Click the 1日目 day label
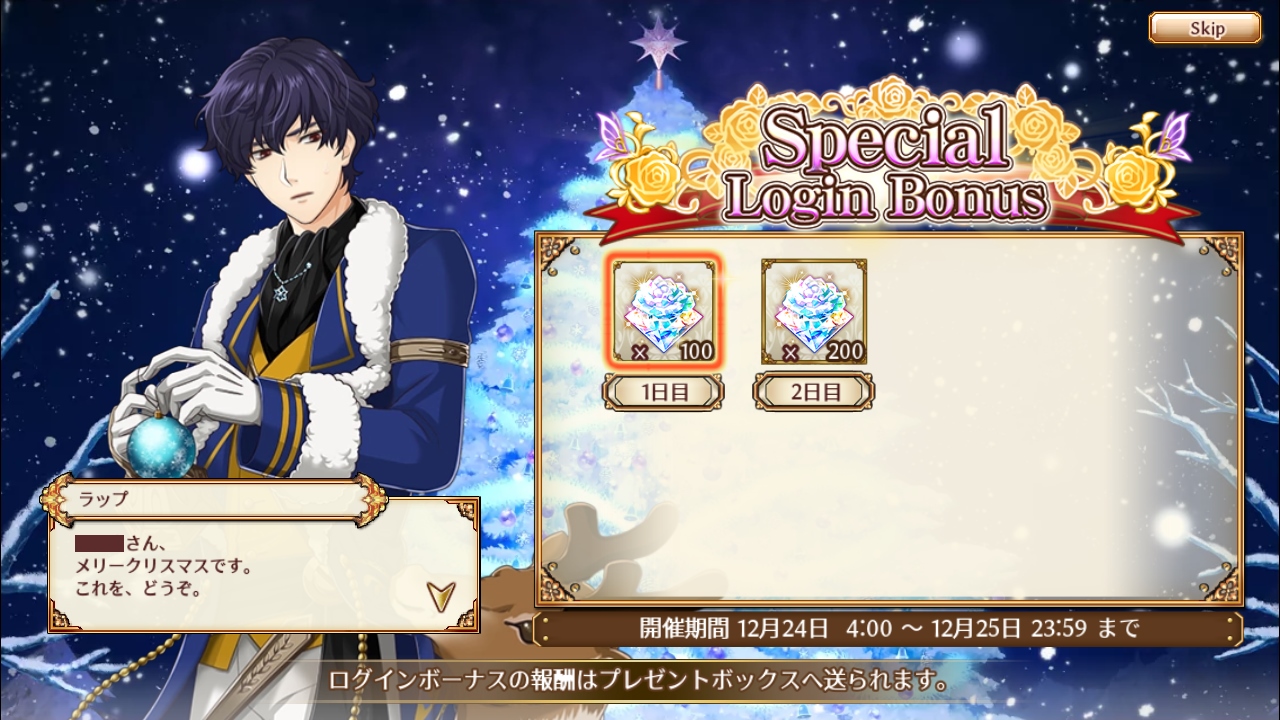1280x720 pixels. point(664,391)
